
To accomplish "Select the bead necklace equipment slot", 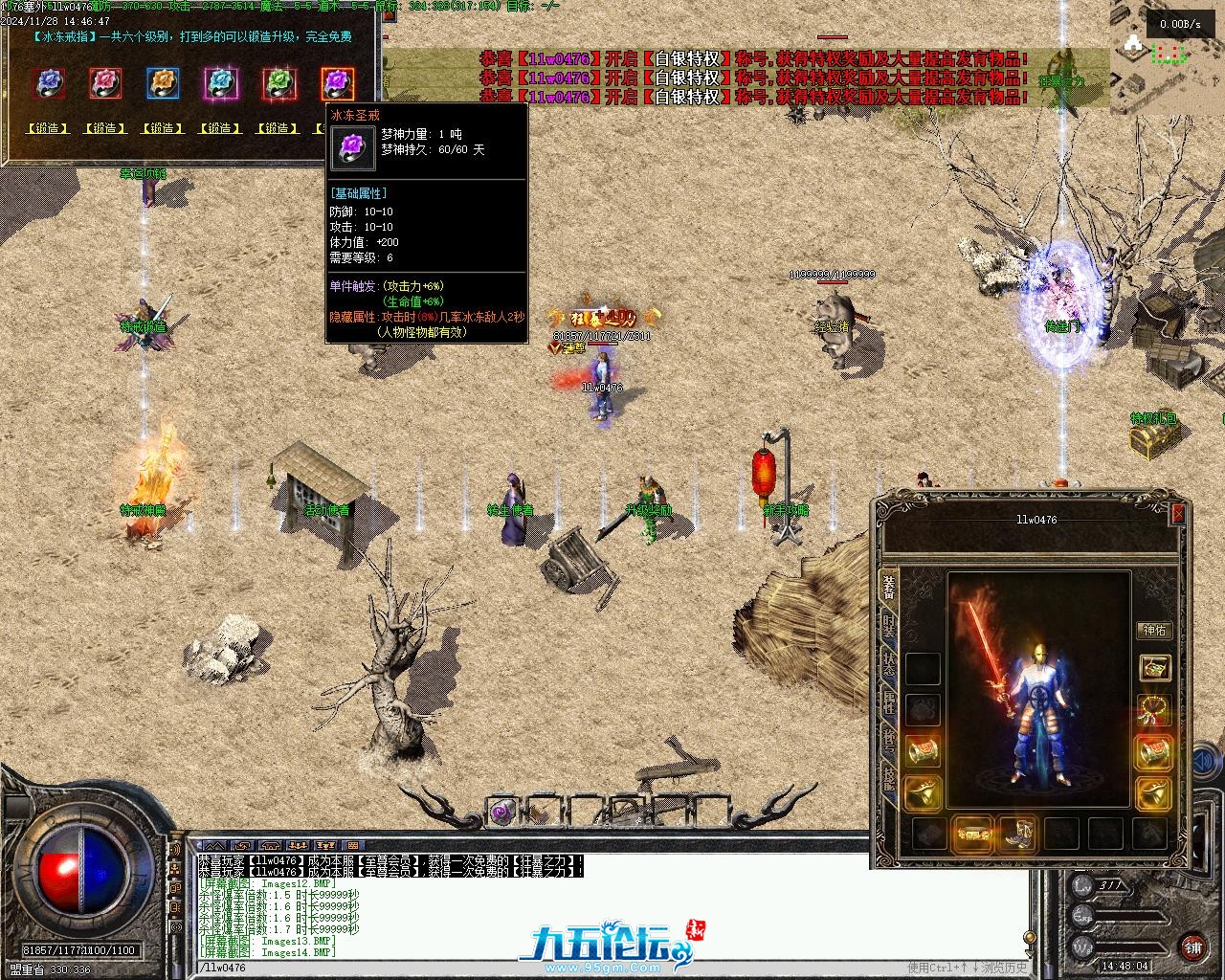I will tap(1155, 709).
